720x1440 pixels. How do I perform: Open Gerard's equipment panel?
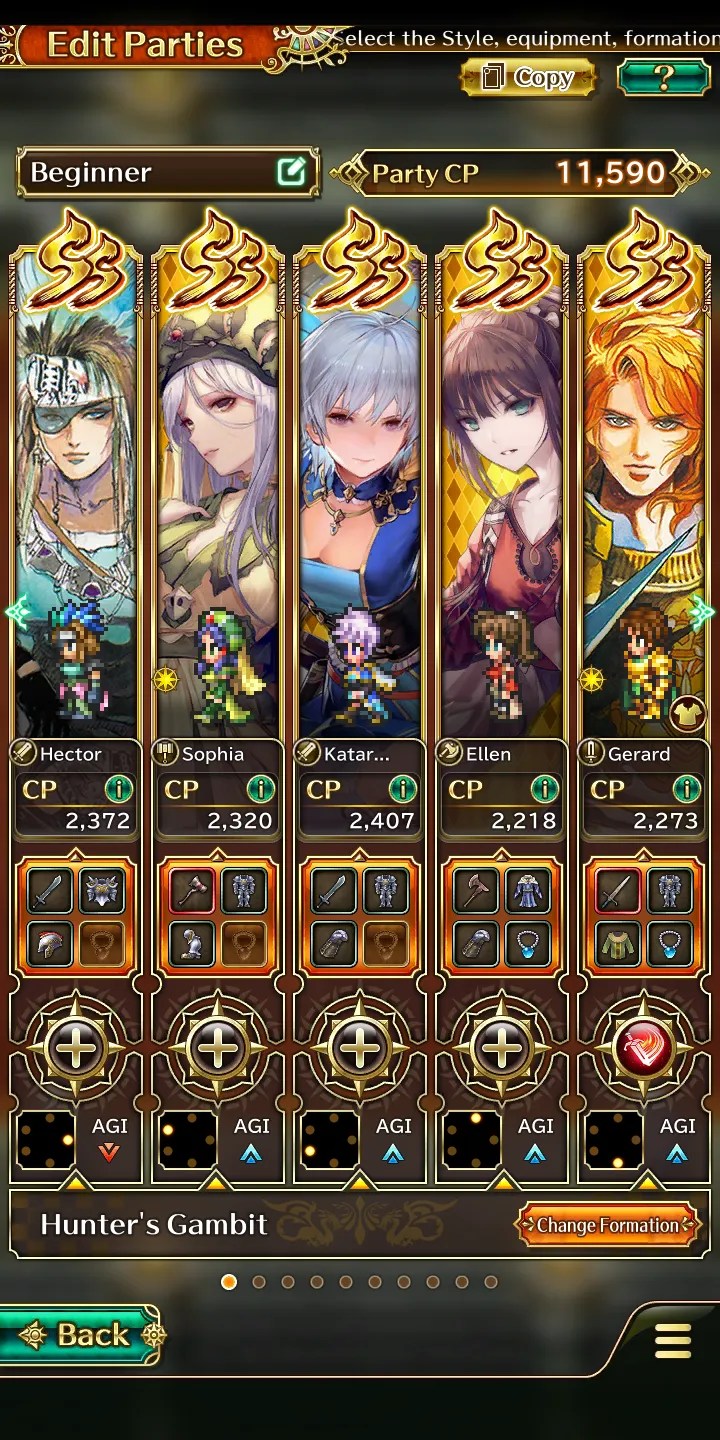644,916
